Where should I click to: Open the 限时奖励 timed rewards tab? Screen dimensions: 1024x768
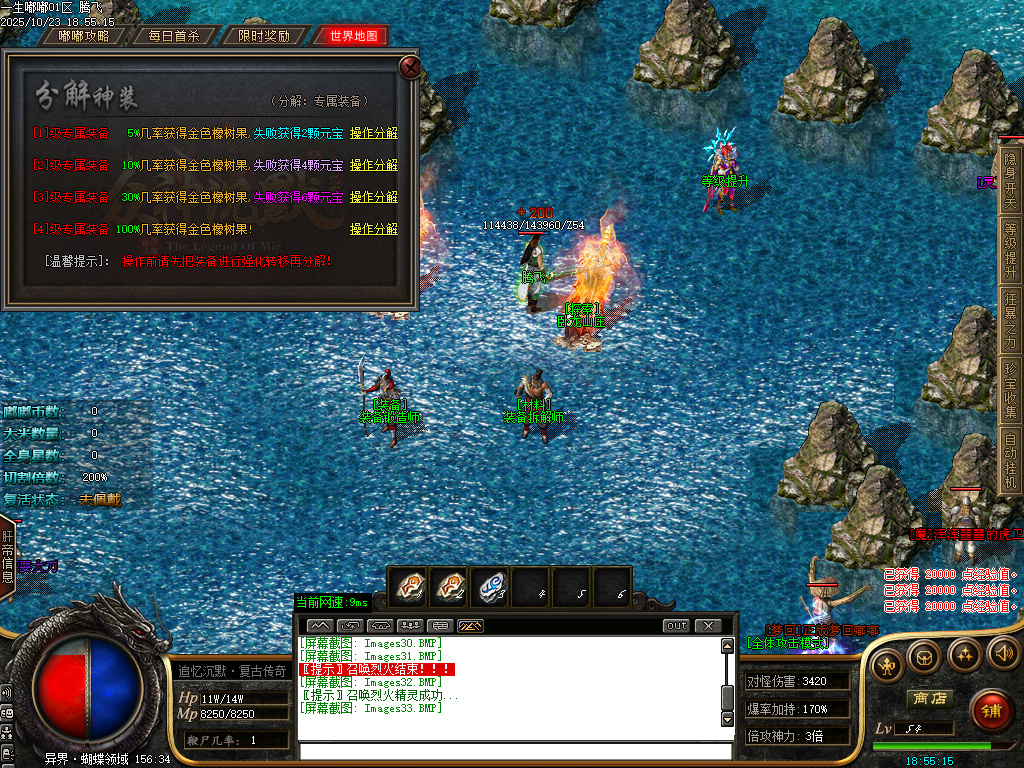click(x=263, y=36)
